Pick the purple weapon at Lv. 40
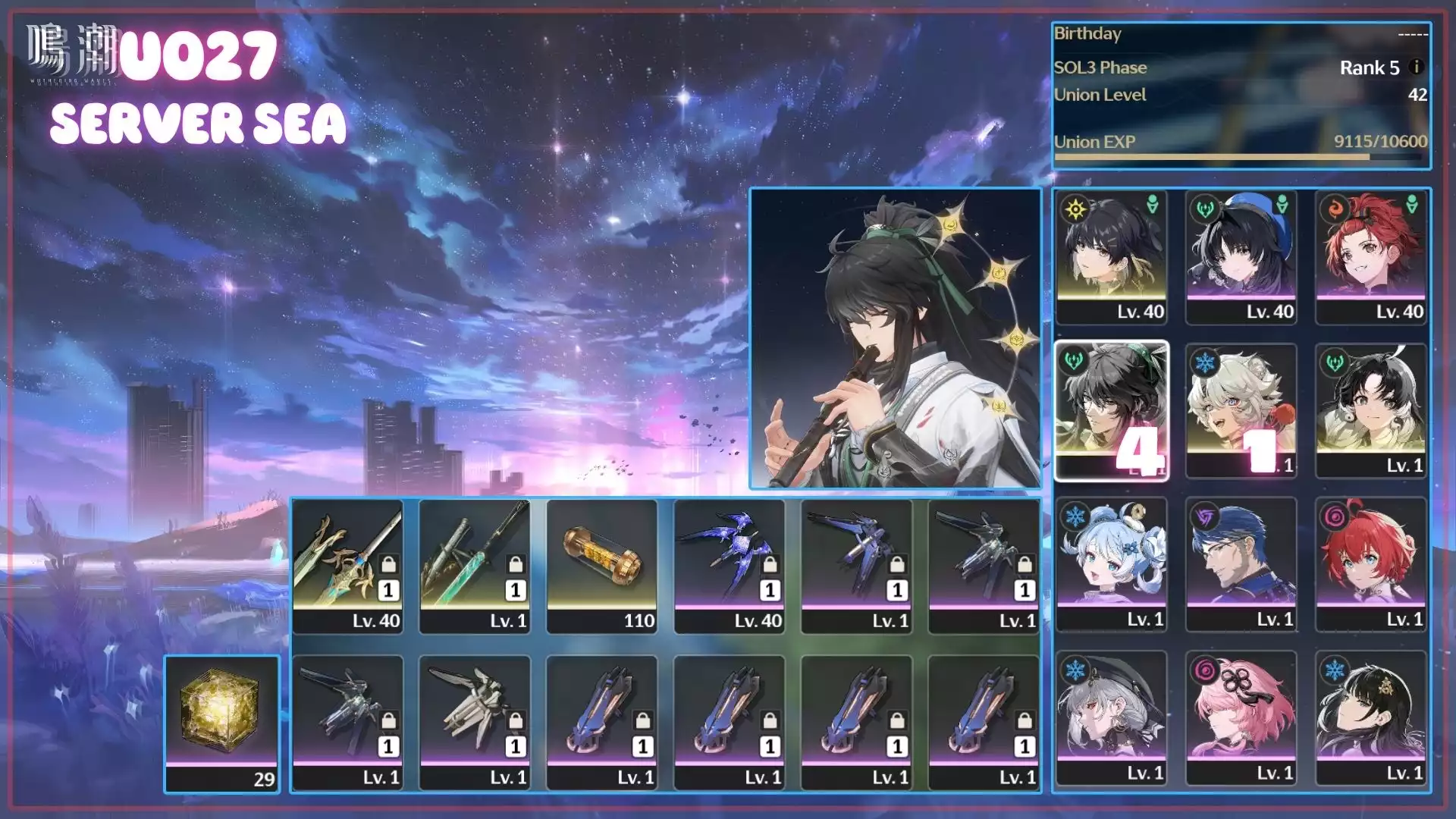 tap(730, 566)
